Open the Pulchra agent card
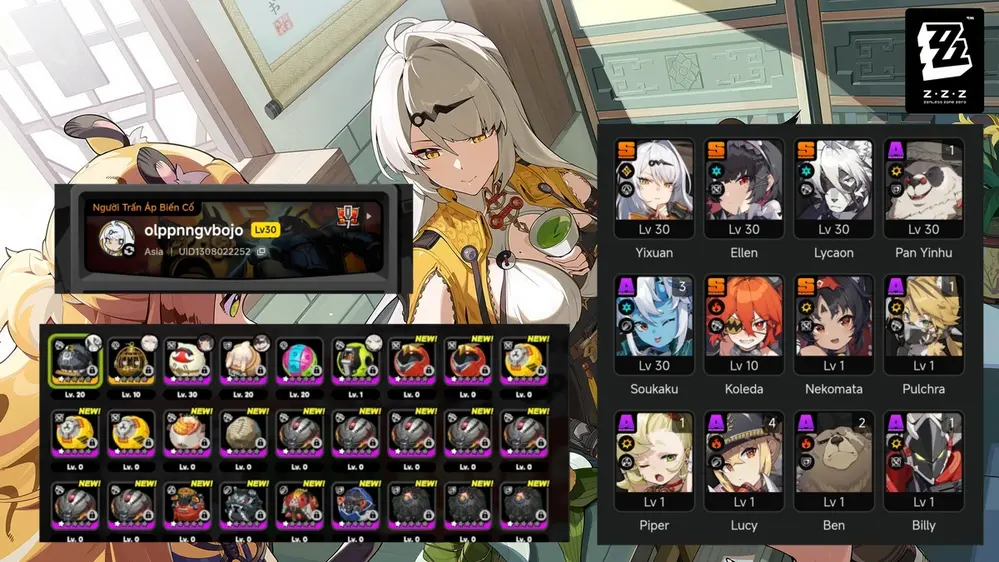This screenshot has width=999, height=562. tap(923, 326)
